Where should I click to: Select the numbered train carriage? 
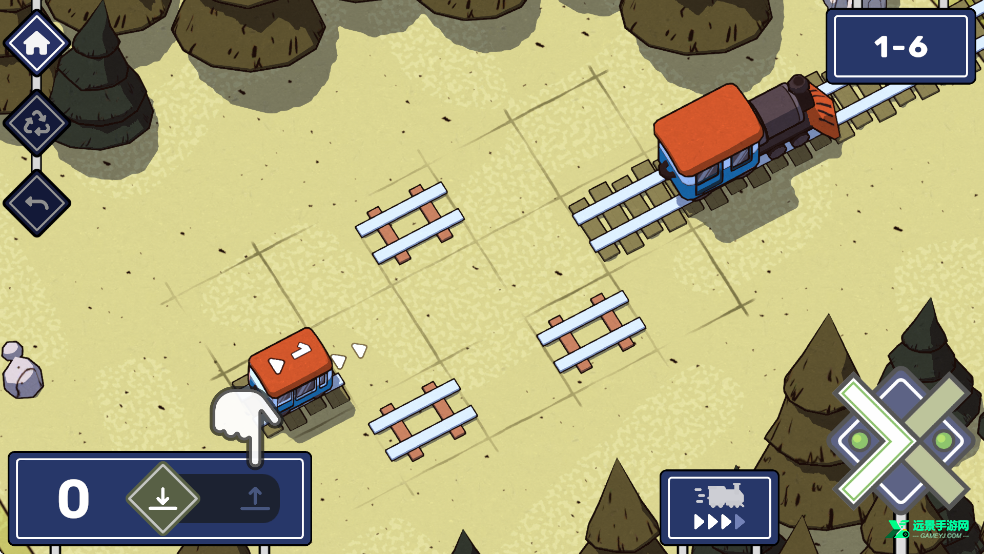pyautogui.click(x=293, y=370)
